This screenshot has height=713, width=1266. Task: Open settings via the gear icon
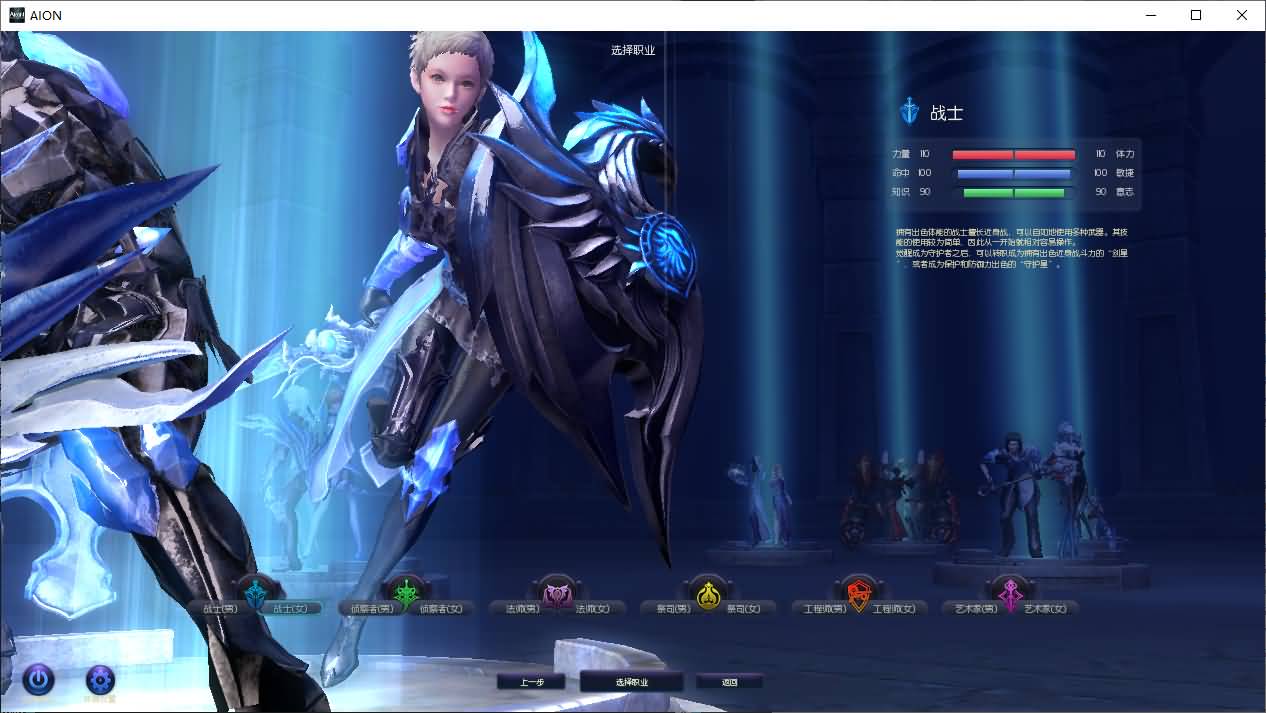point(100,680)
